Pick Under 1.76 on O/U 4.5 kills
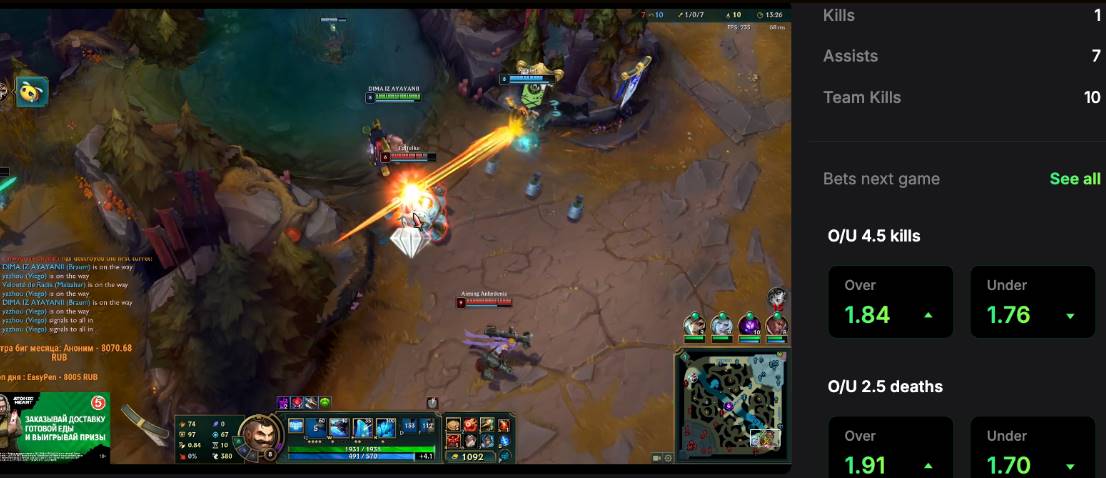1106x478 pixels. [1032, 302]
